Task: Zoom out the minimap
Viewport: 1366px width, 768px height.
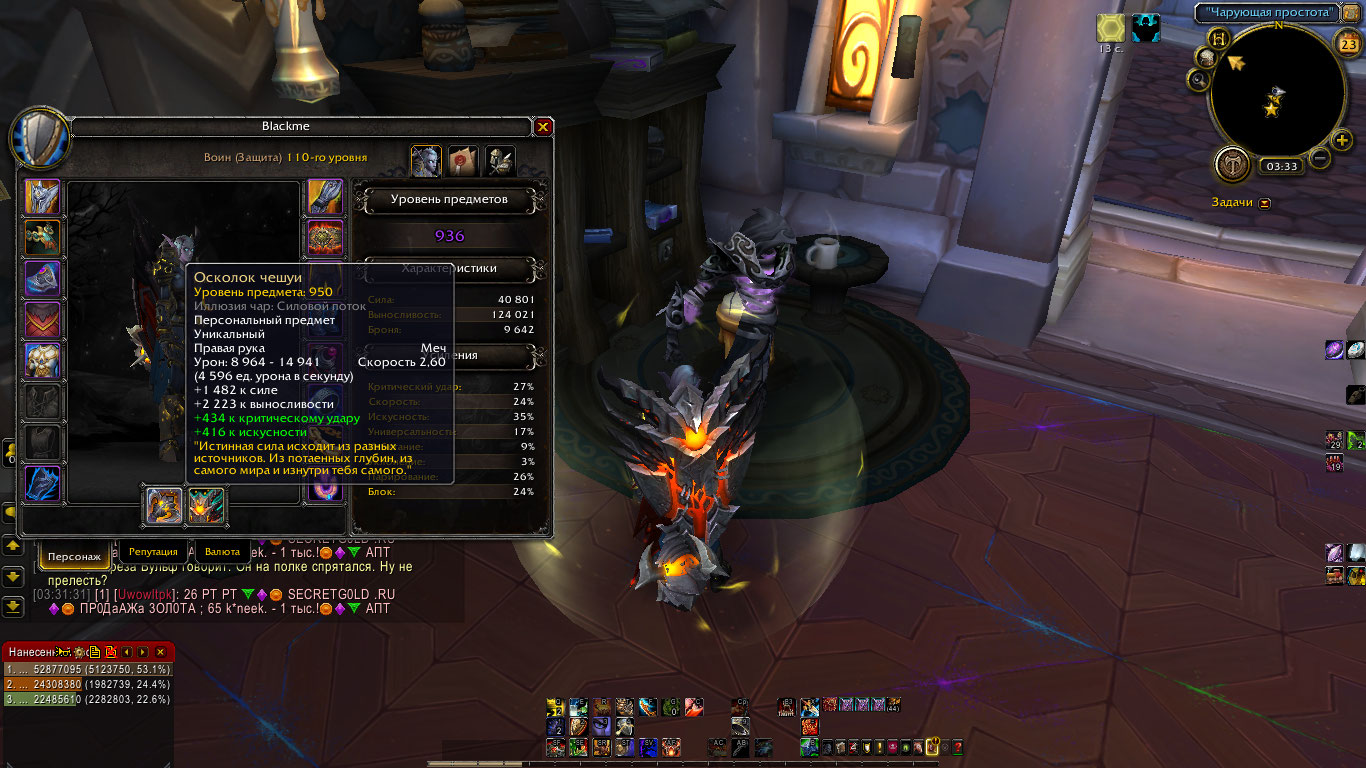Action: [x=1320, y=158]
